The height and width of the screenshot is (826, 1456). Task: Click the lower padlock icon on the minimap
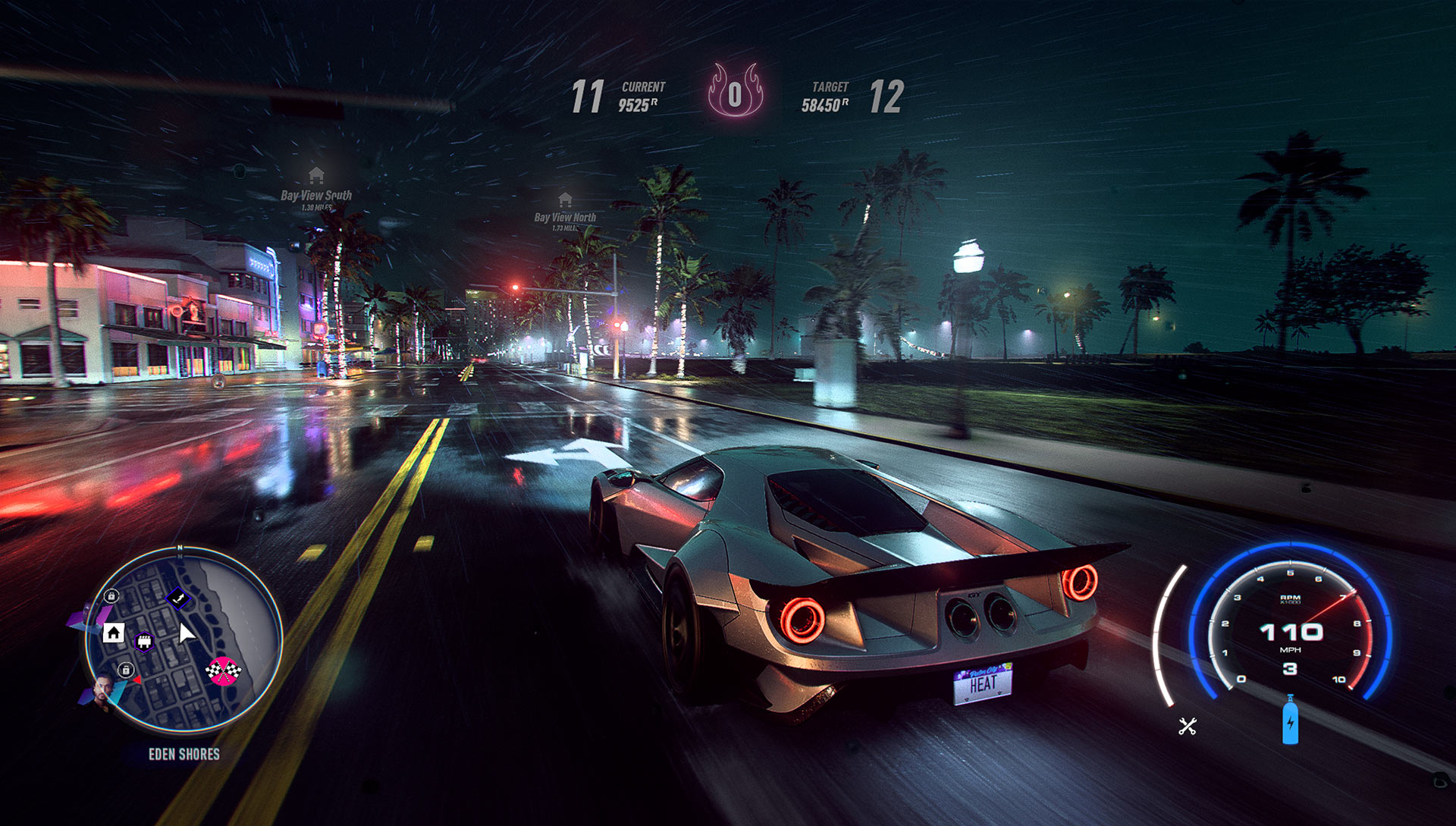pos(126,671)
